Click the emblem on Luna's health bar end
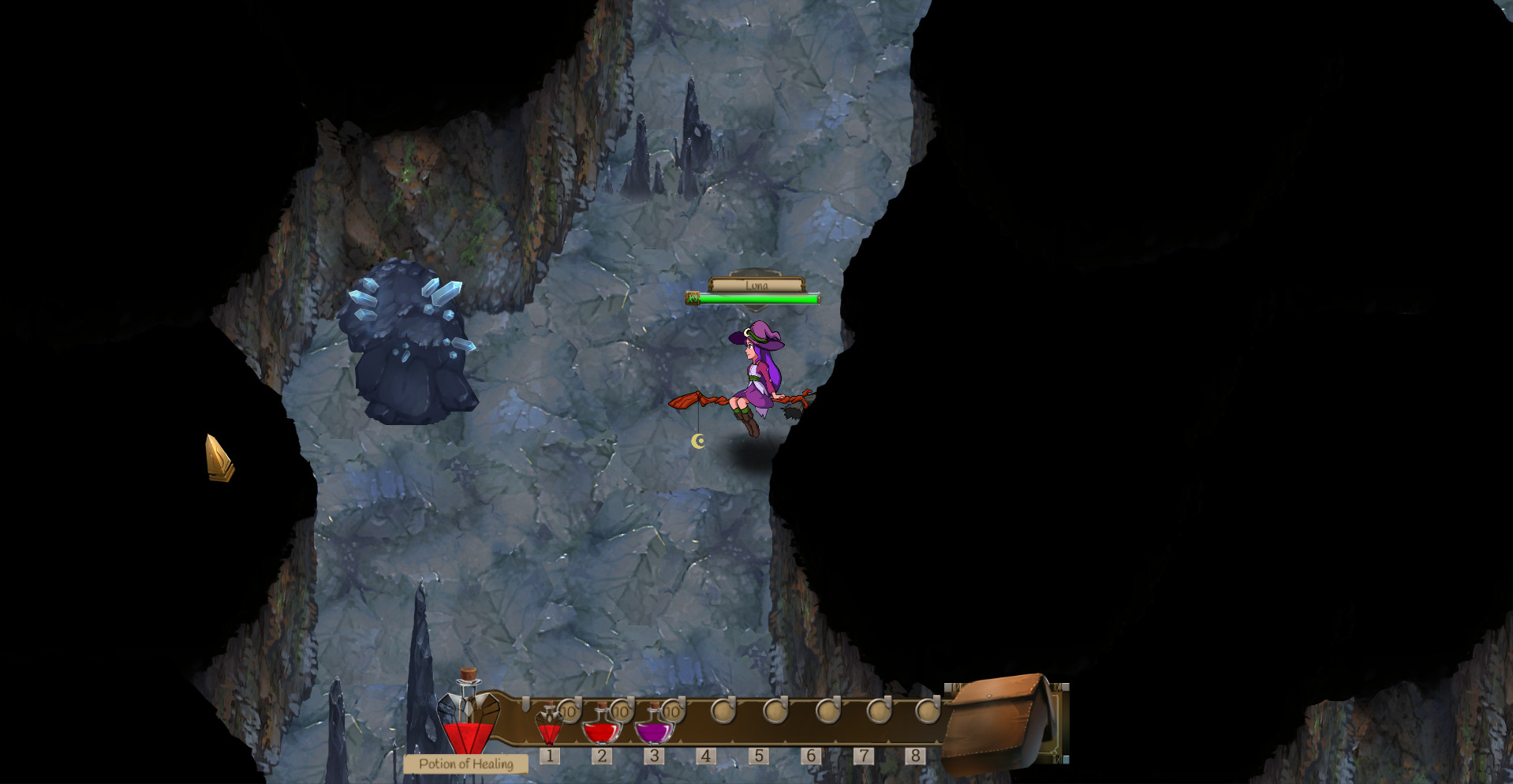 [691, 299]
